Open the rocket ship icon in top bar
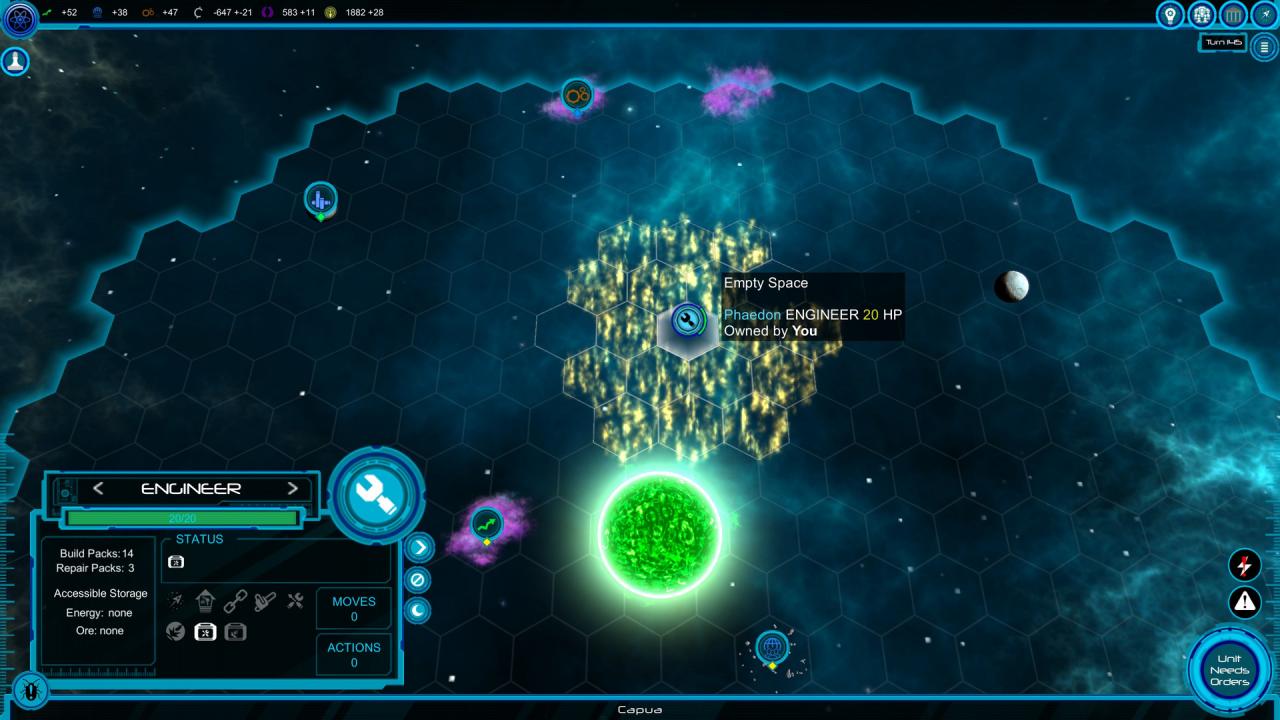The image size is (1280, 720). coord(1263,15)
